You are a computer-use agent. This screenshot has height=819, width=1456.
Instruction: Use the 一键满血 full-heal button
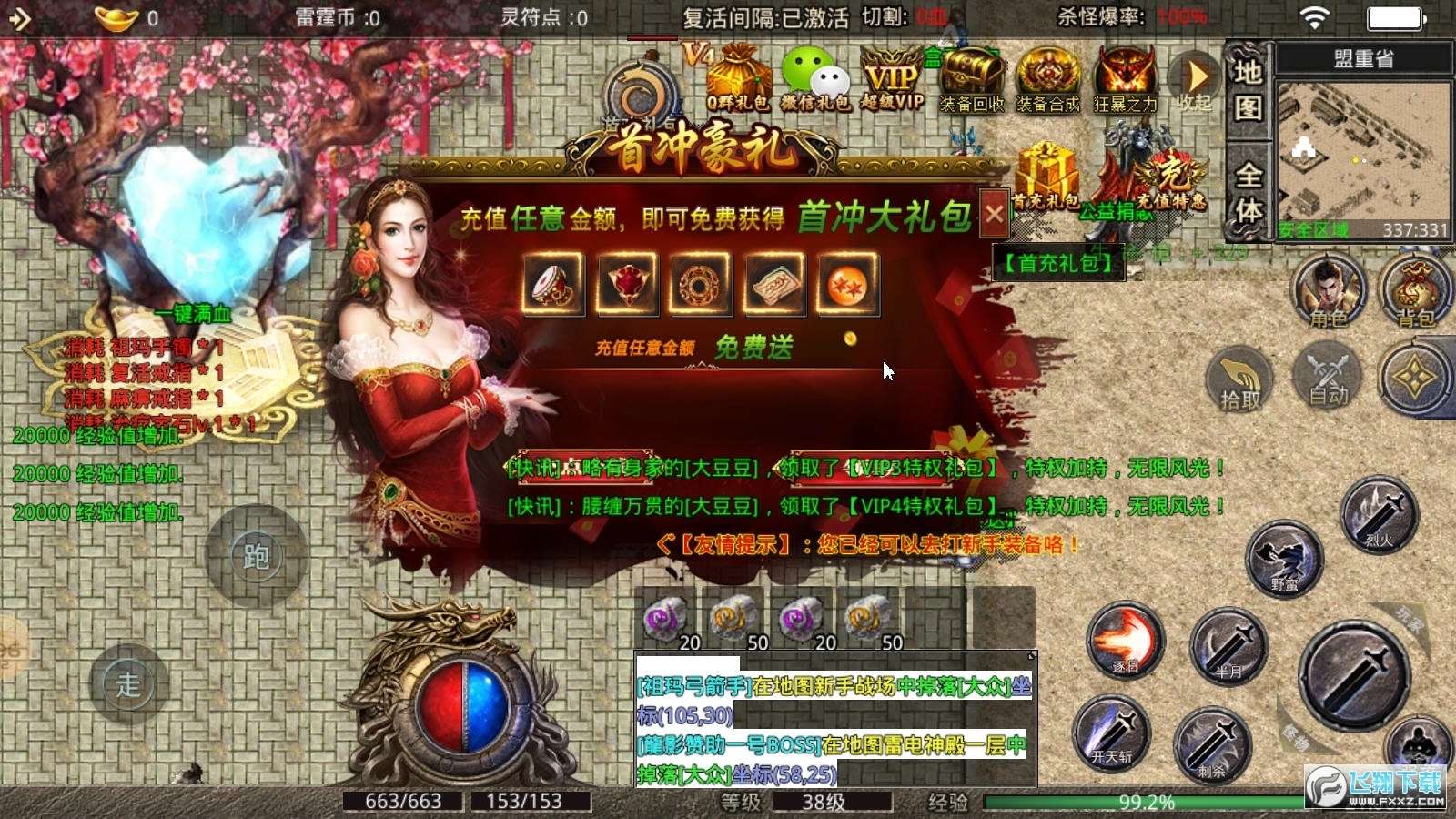(x=194, y=316)
